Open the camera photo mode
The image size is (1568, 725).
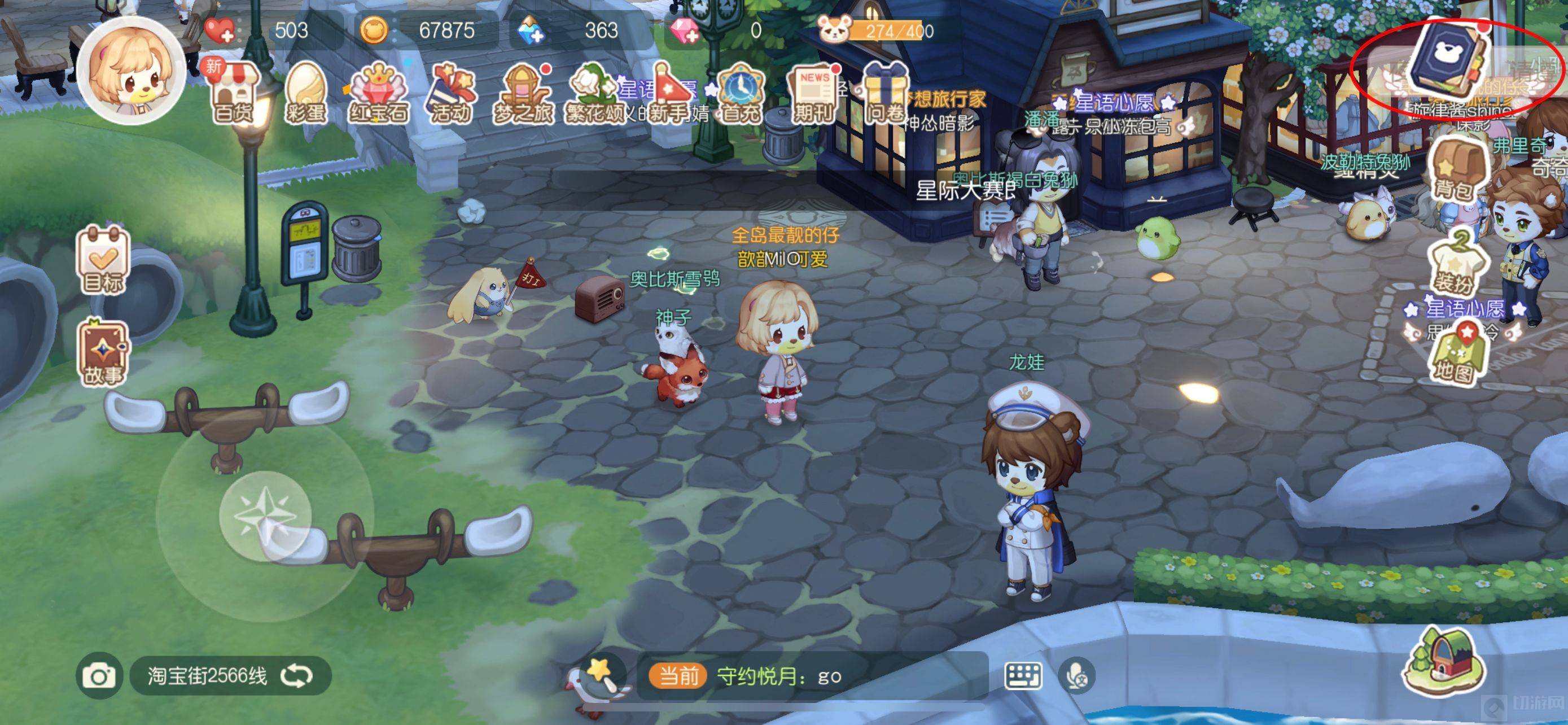click(99, 676)
